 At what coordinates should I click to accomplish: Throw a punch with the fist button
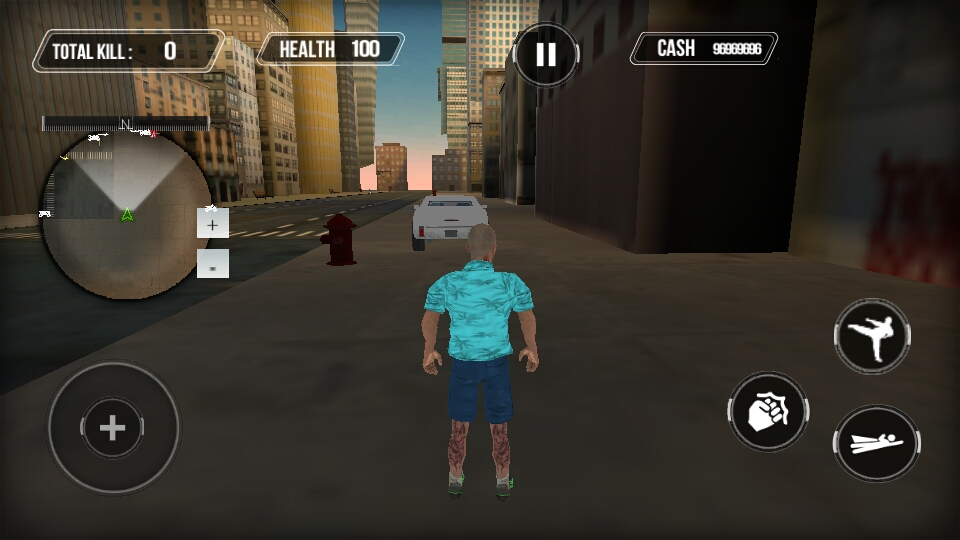(768, 411)
